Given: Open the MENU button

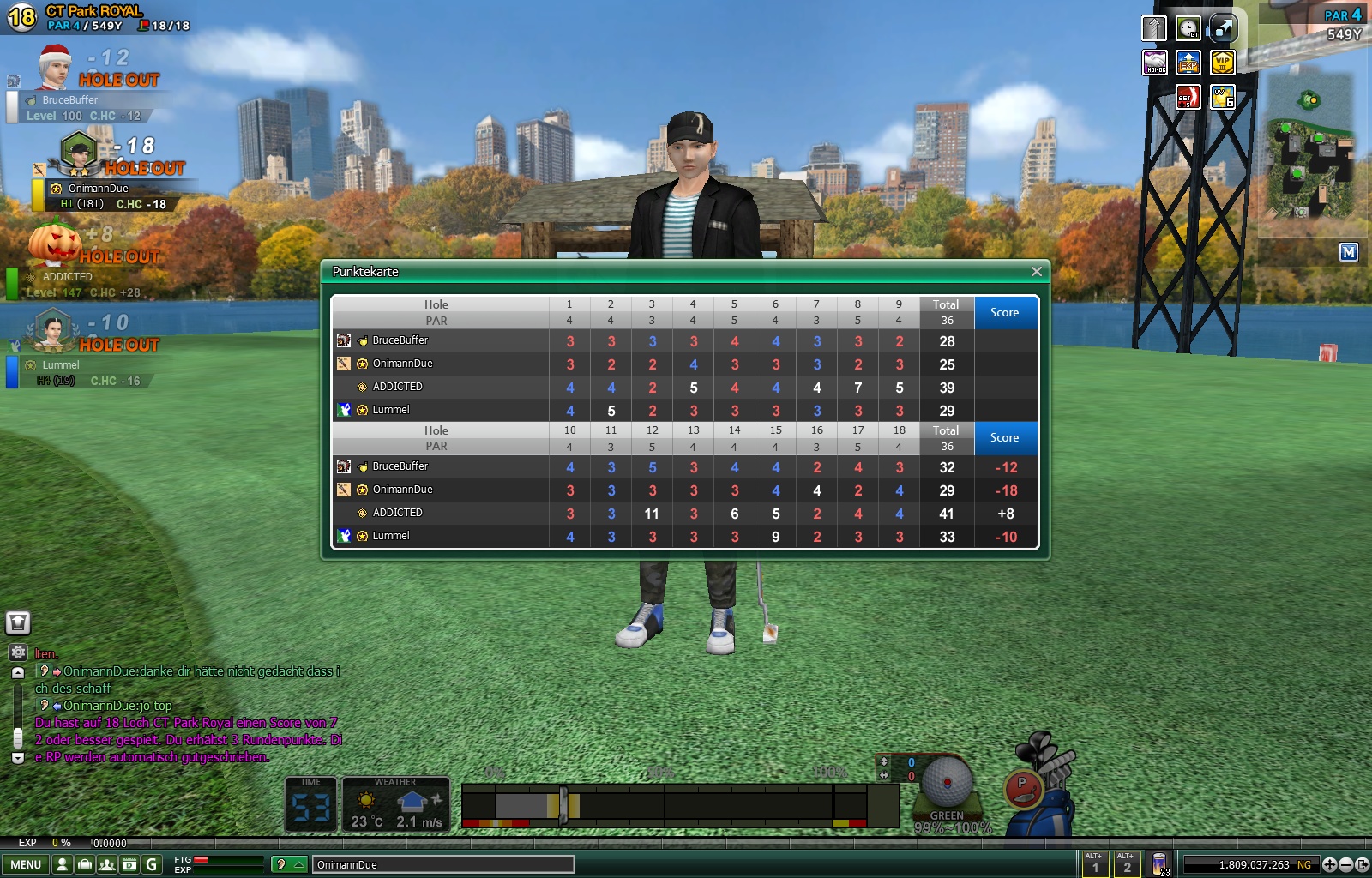Looking at the screenshot, I should coord(26,864).
